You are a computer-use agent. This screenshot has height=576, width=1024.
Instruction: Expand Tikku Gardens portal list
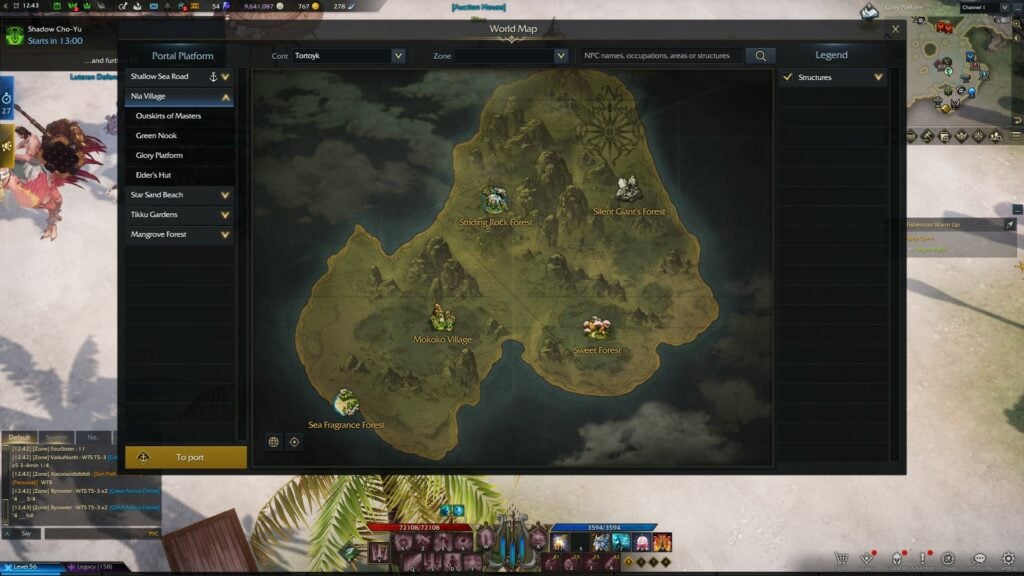(x=225, y=214)
